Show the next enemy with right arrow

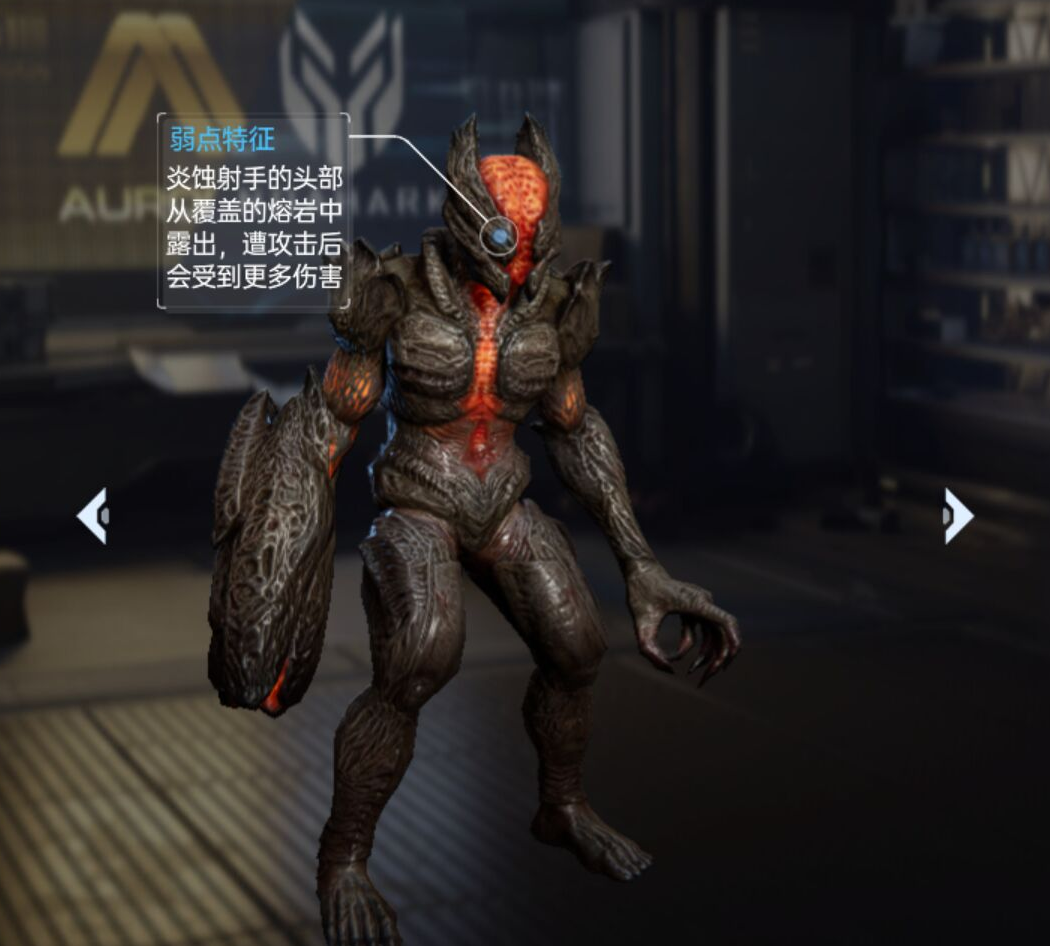pyautogui.click(x=957, y=515)
